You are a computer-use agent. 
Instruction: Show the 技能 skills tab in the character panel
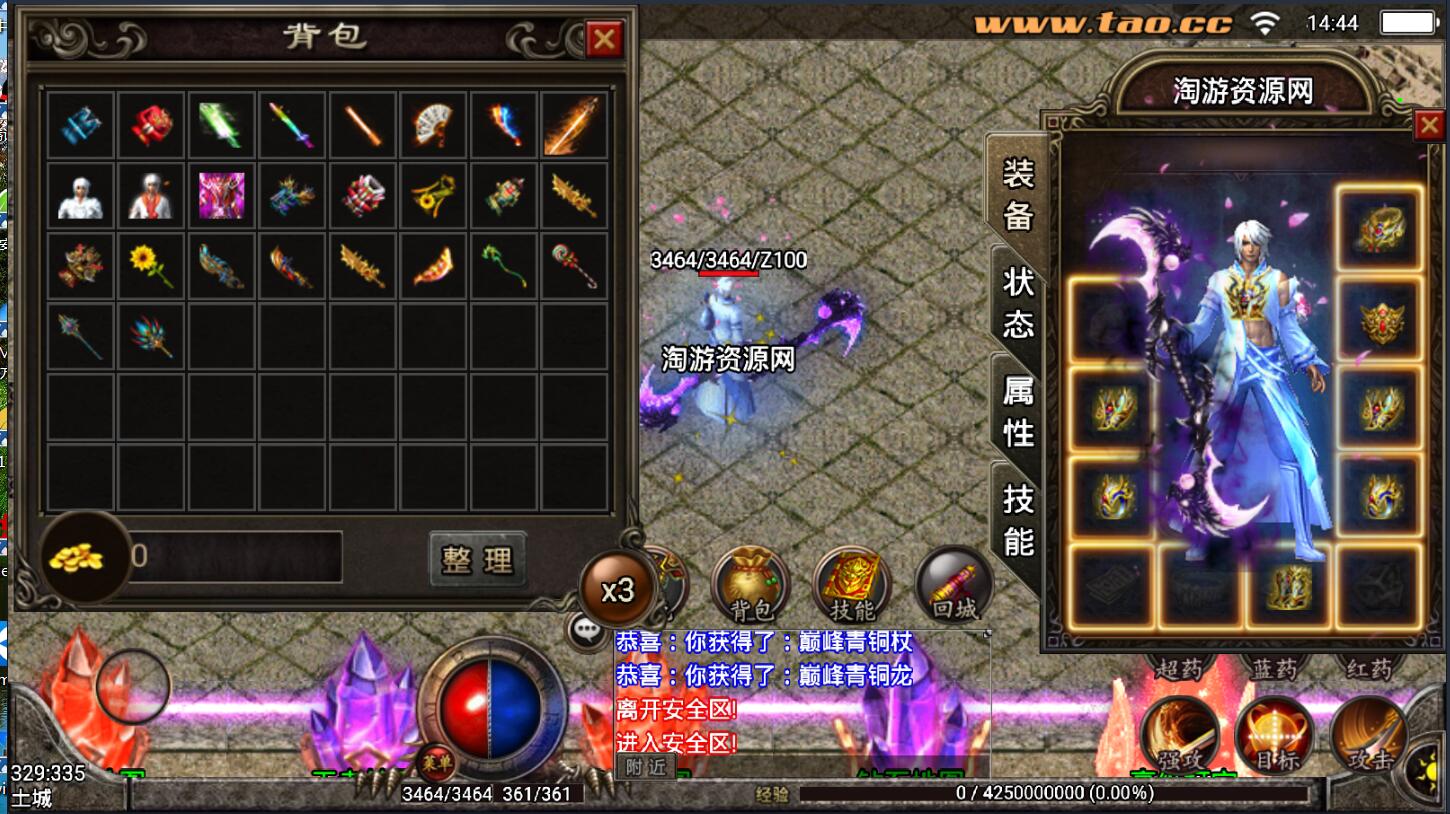coord(1018,519)
